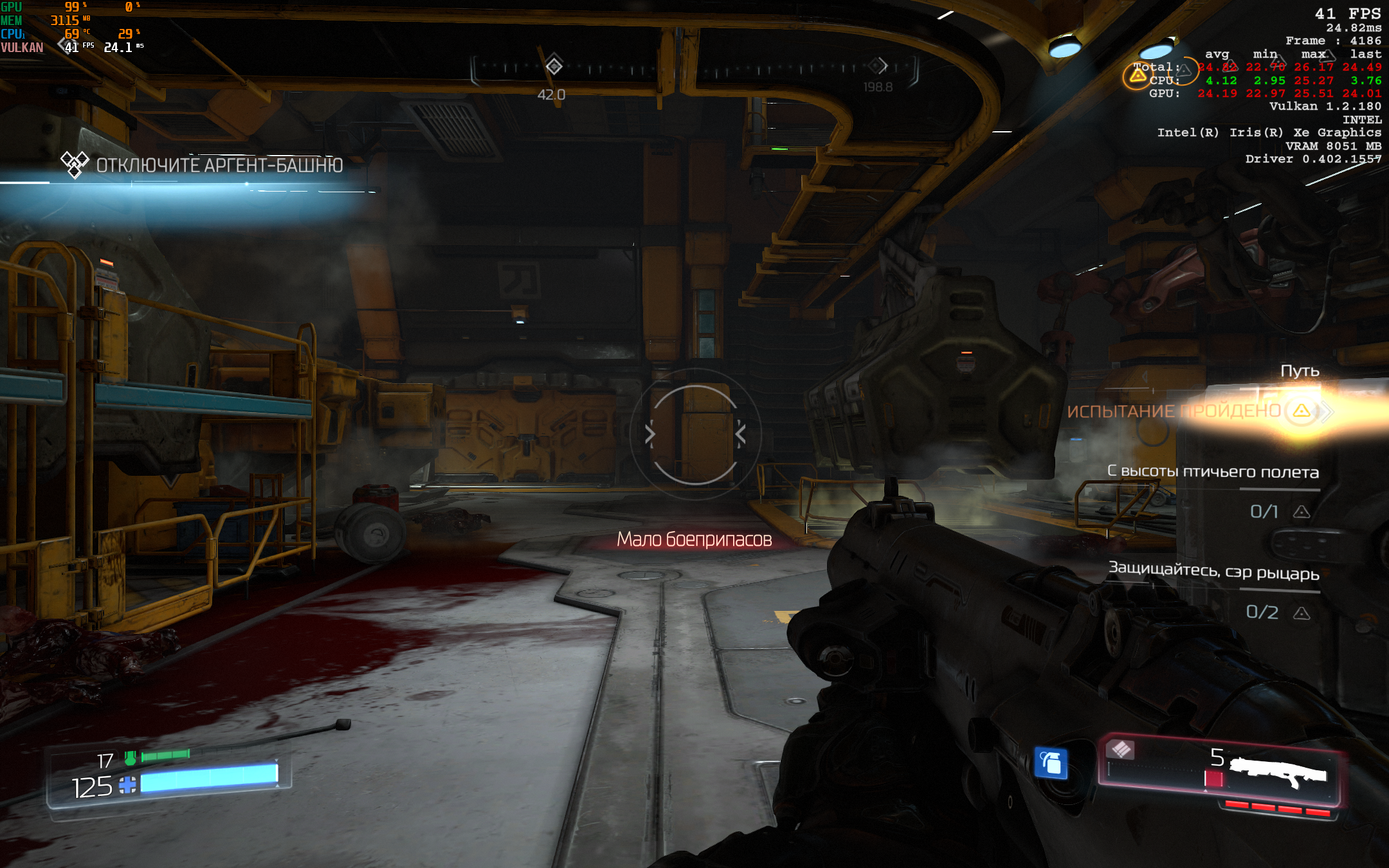Viewport: 1389px width, 868px height.
Task: Select the "Защищайтесь, сэр рыцарь" challenge
Action: pyautogui.click(x=1213, y=571)
